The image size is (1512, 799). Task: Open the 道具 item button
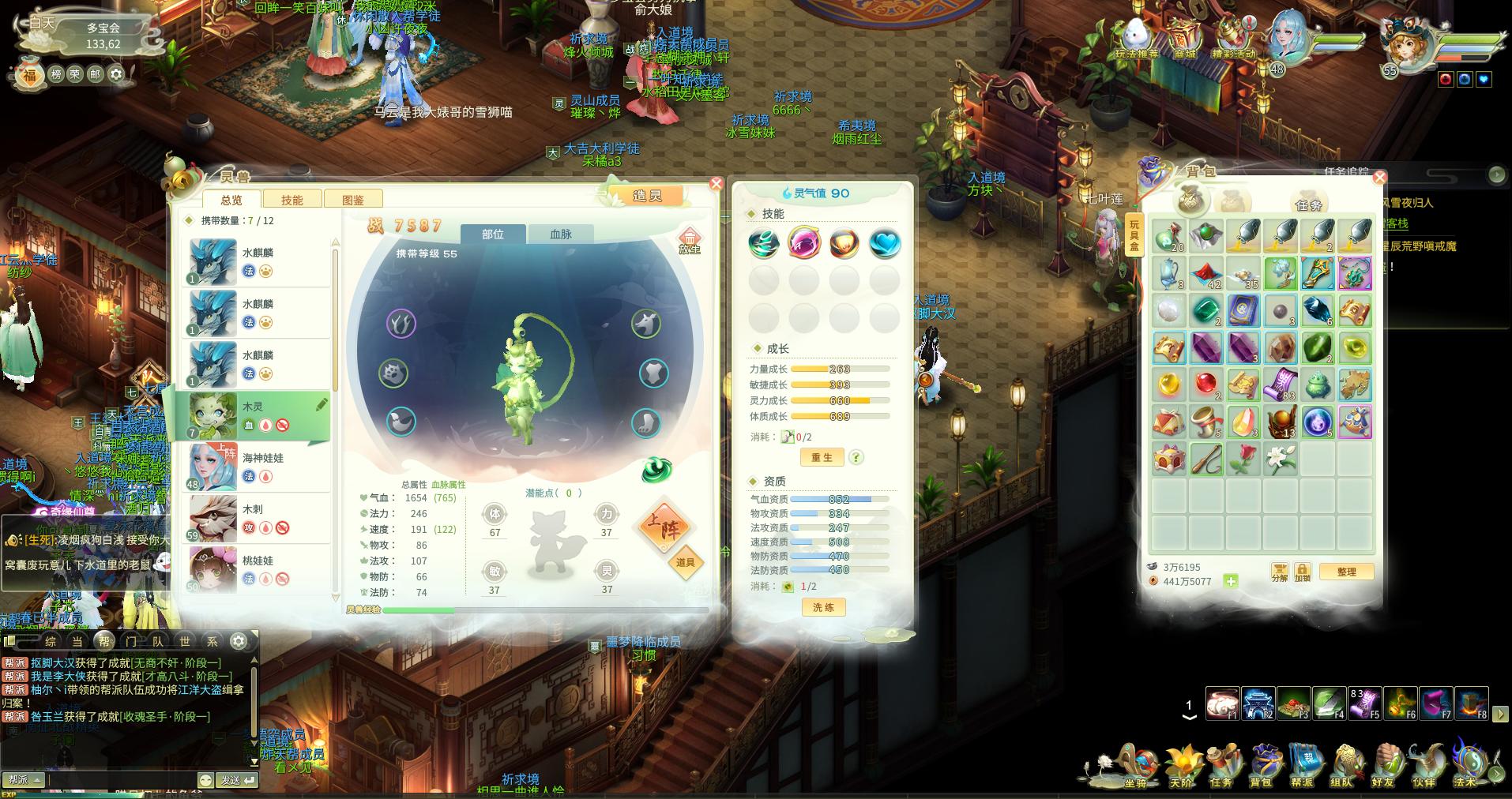[685, 562]
